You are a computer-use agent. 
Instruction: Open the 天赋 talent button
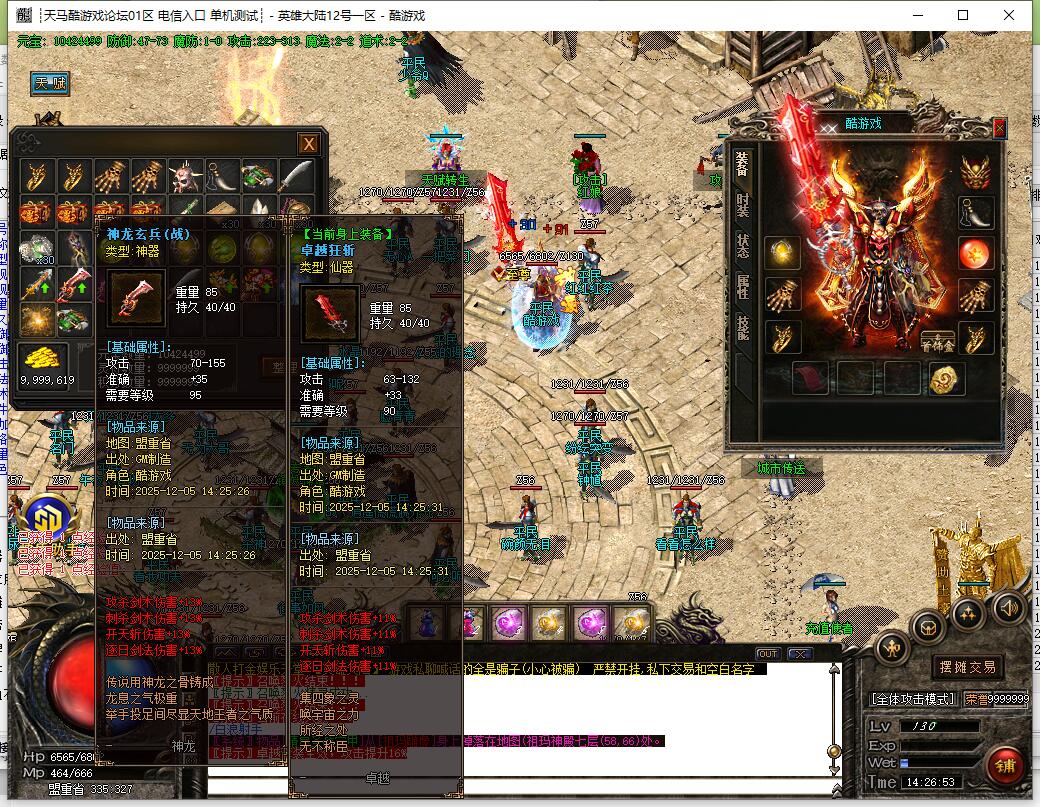(x=50, y=84)
